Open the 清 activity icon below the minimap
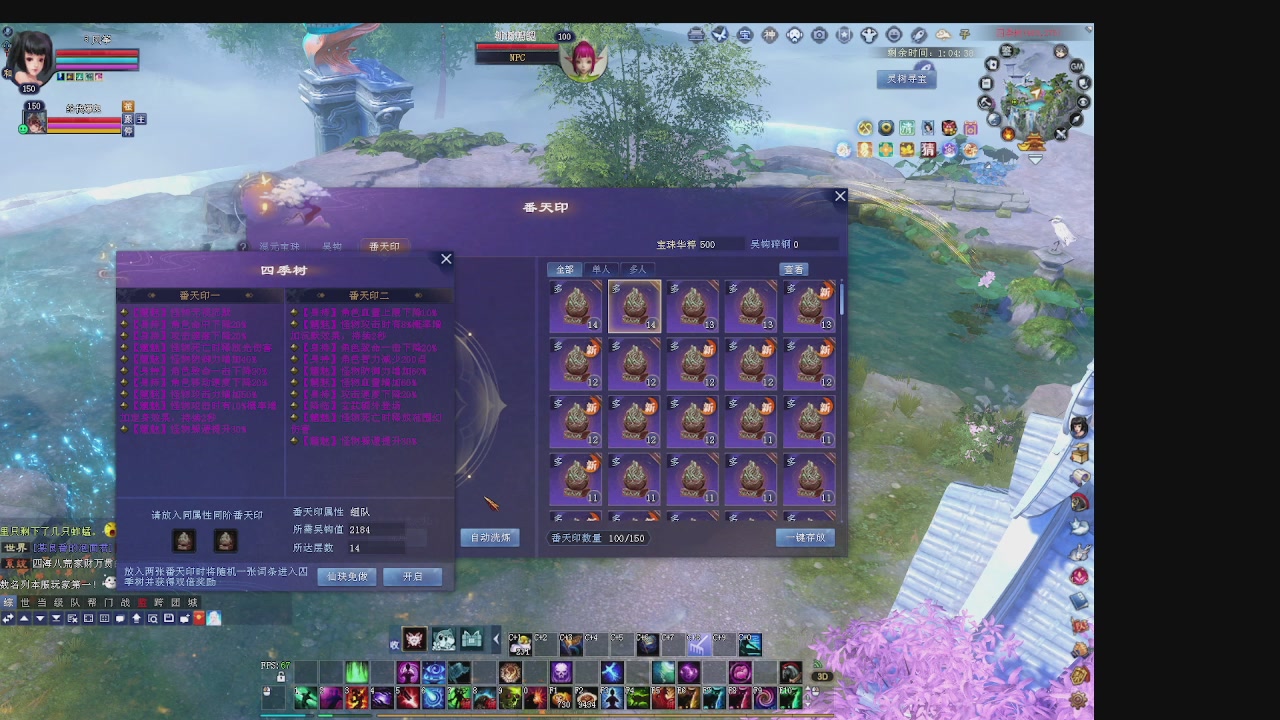Screen dimensions: 1280x720 tap(907, 128)
